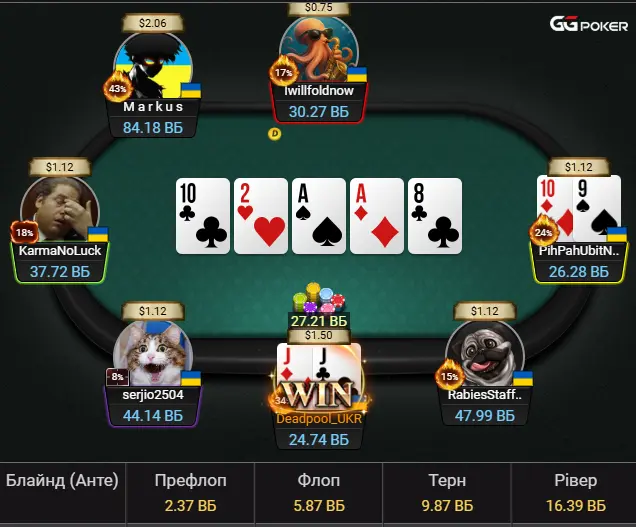
Task: Click the GGPoker logo
Action: [x=588, y=24]
